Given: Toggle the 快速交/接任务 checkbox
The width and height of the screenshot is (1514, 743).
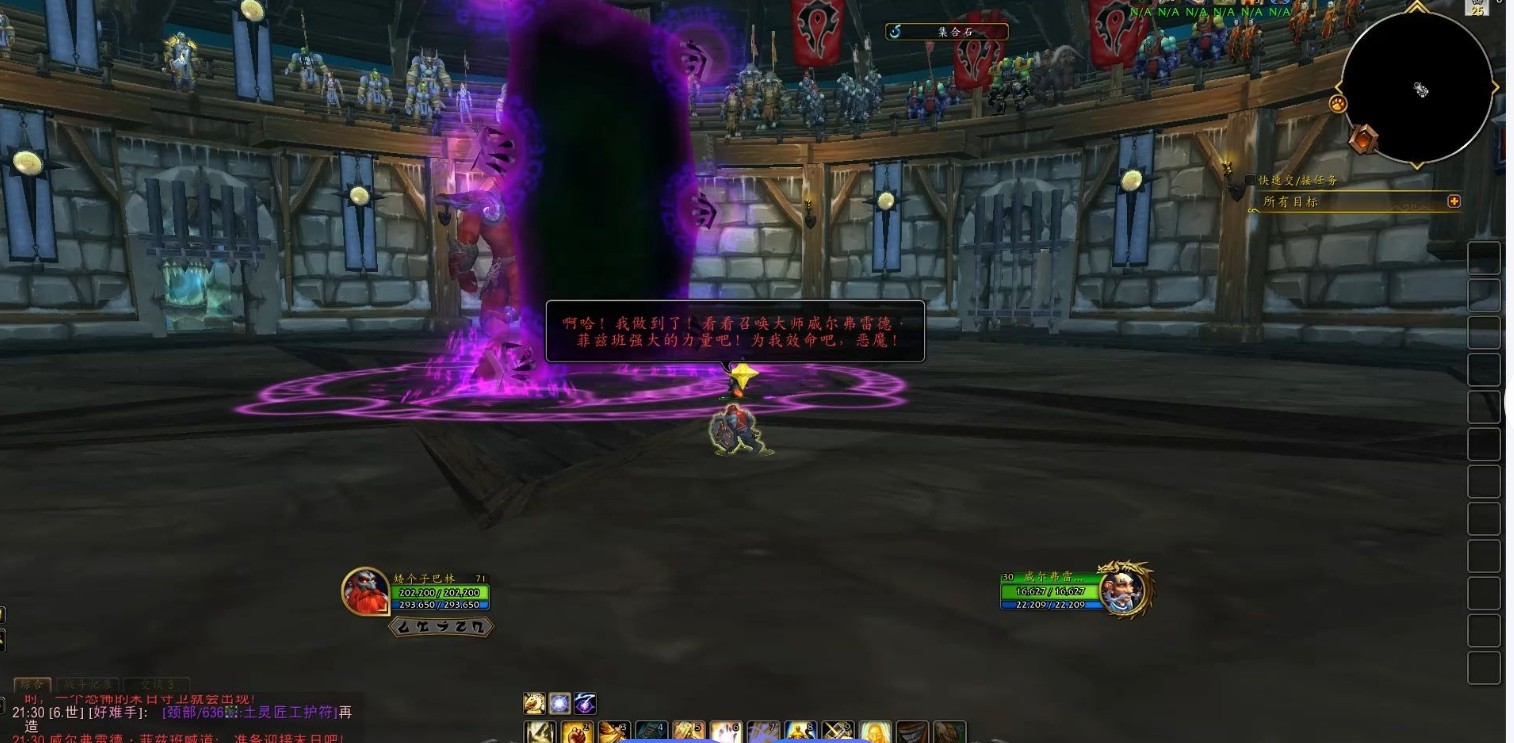Looking at the screenshot, I should tap(1250, 180).
